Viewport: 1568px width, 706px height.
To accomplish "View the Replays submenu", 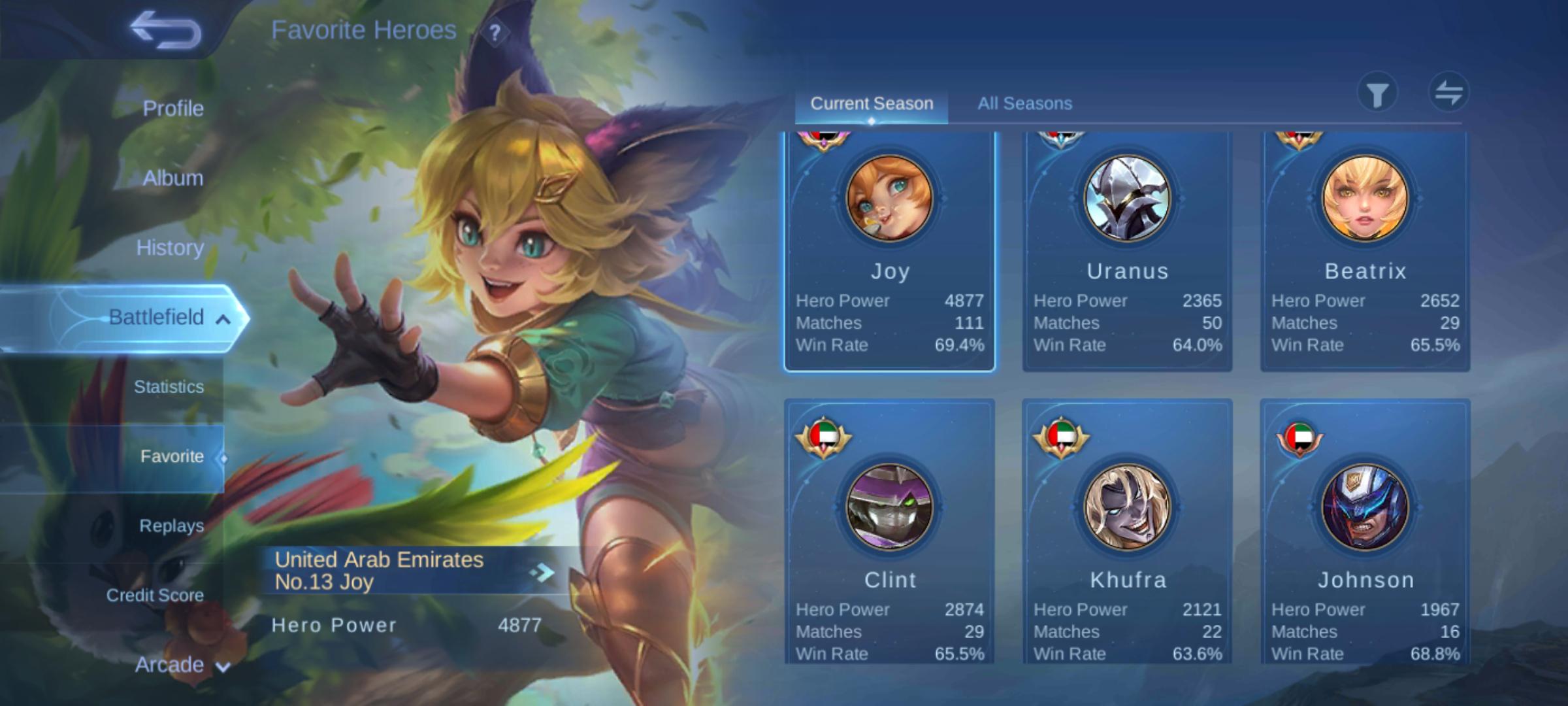I will (x=171, y=526).
